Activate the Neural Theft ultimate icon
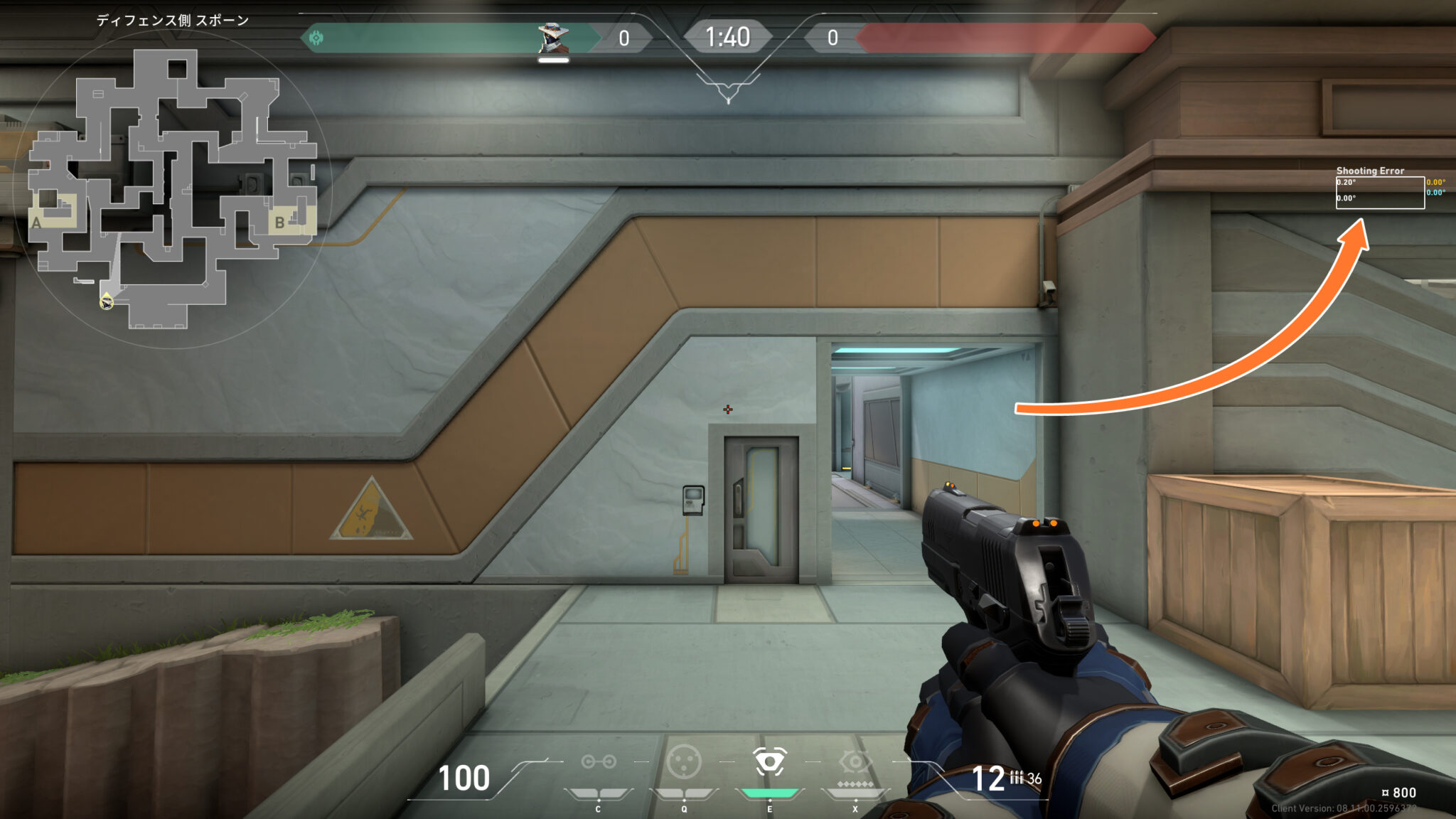Screen dimensions: 1456x819 tap(855, 762)
